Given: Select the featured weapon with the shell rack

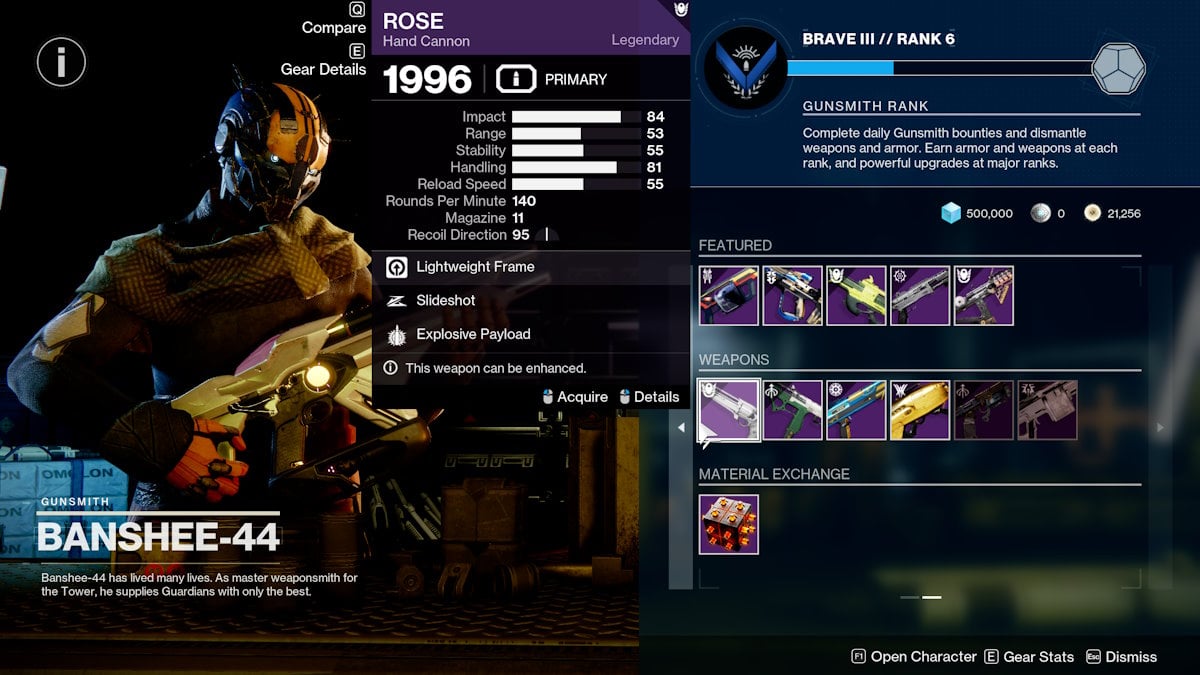Looking at the screenshot, I should [984, 296].
